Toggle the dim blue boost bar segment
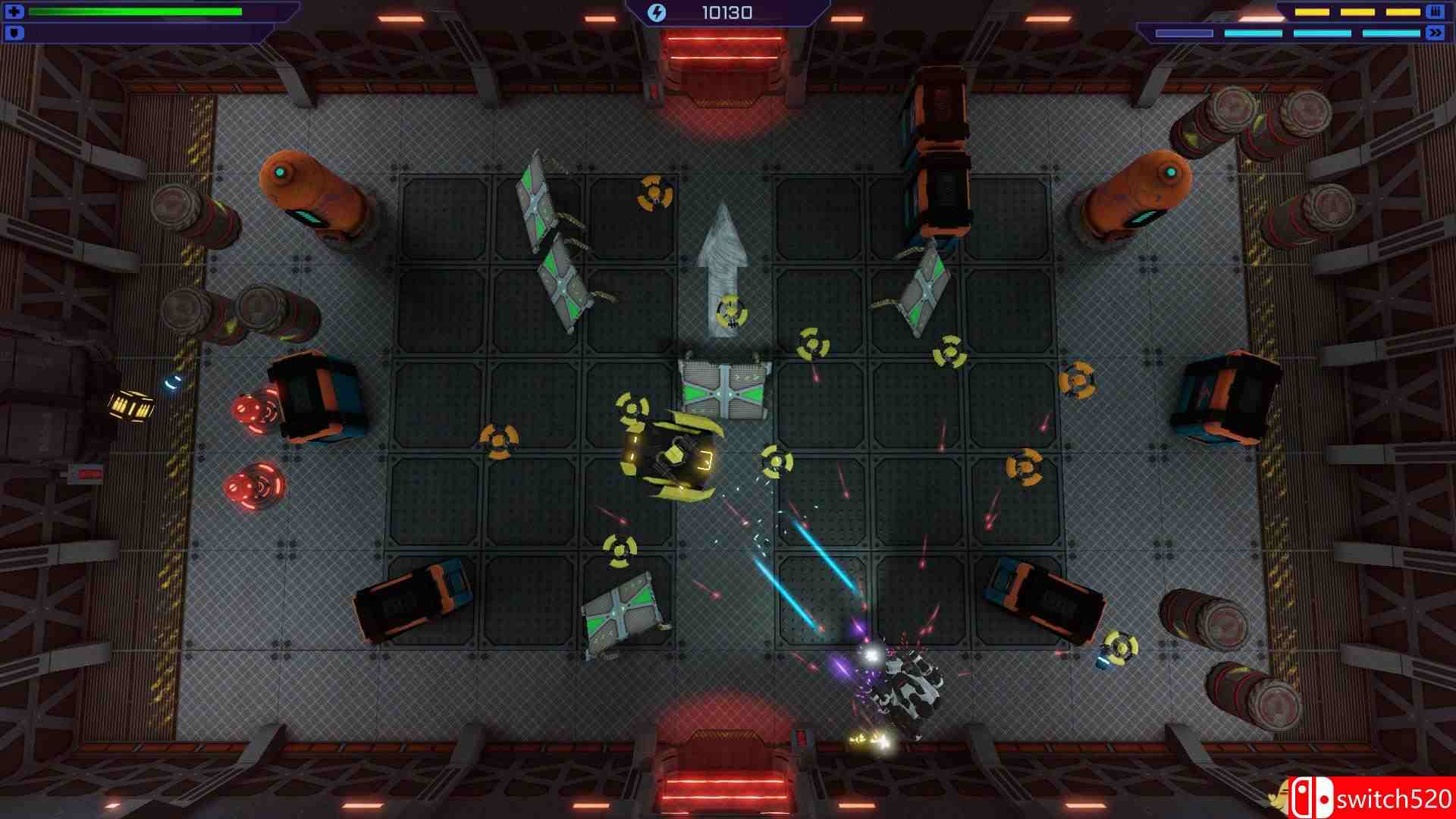 coord(1183,33)
